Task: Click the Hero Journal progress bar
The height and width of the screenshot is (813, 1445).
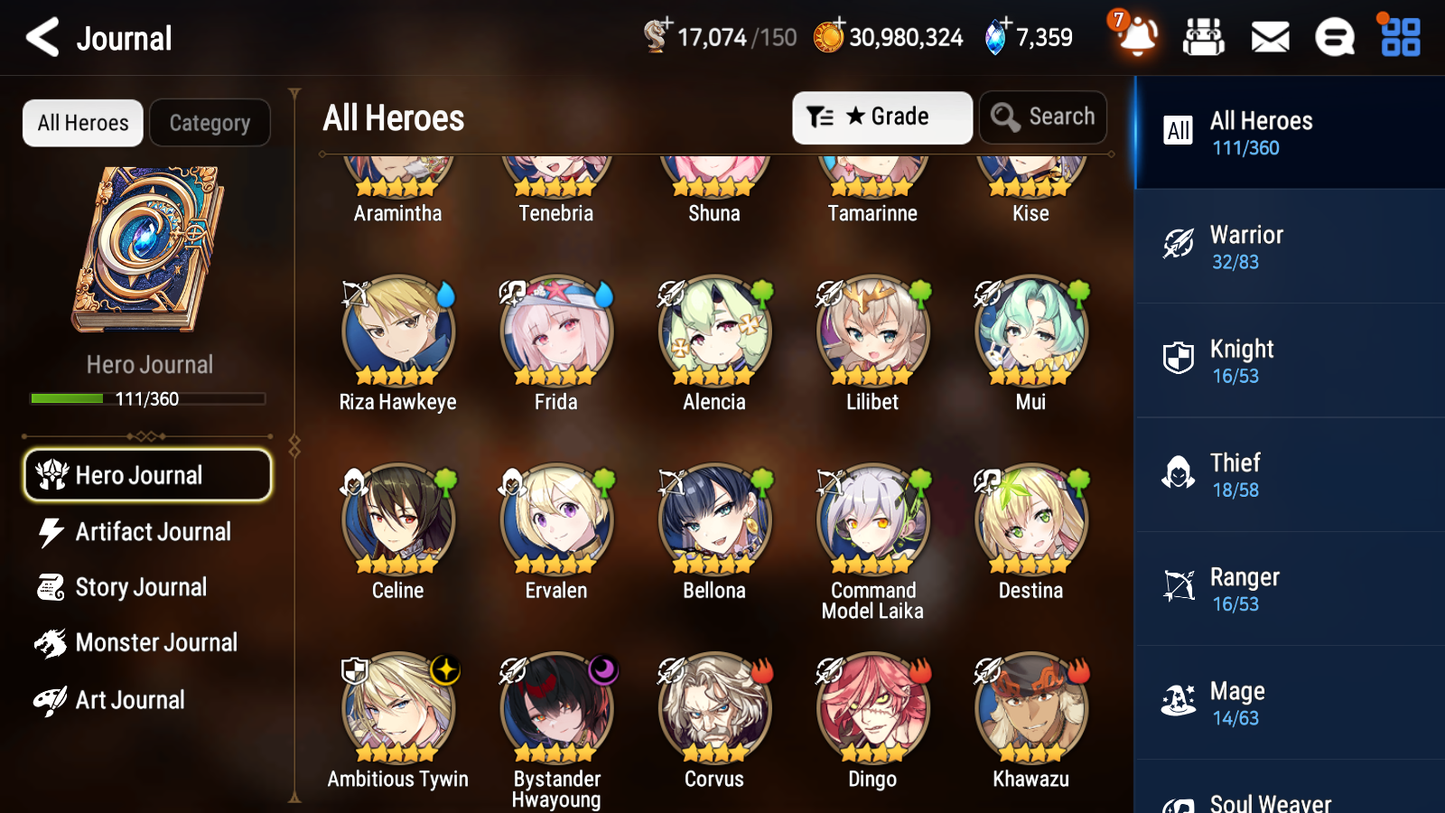Action: 150,398
